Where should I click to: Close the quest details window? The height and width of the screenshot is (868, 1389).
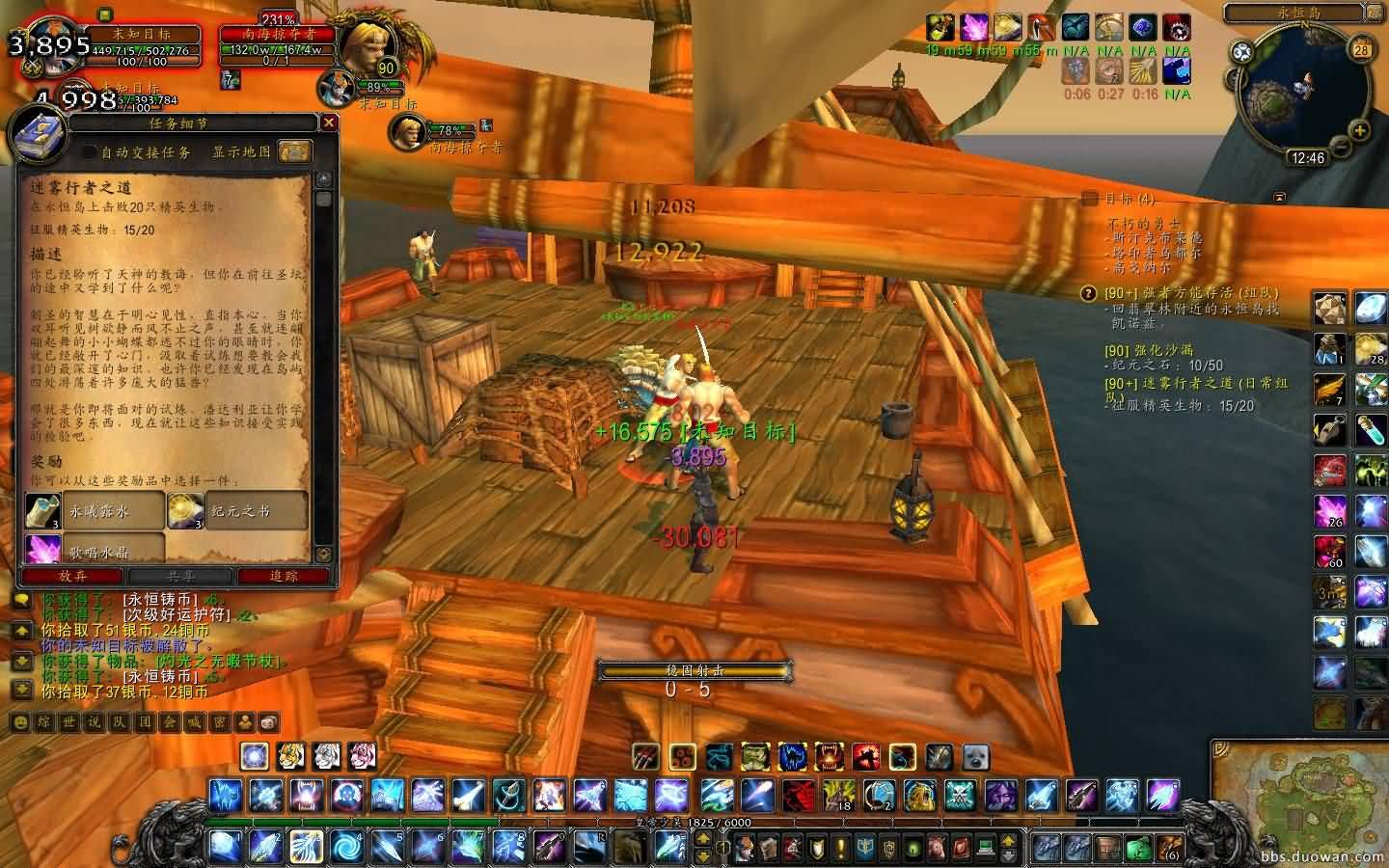click(x=329, y=122)
